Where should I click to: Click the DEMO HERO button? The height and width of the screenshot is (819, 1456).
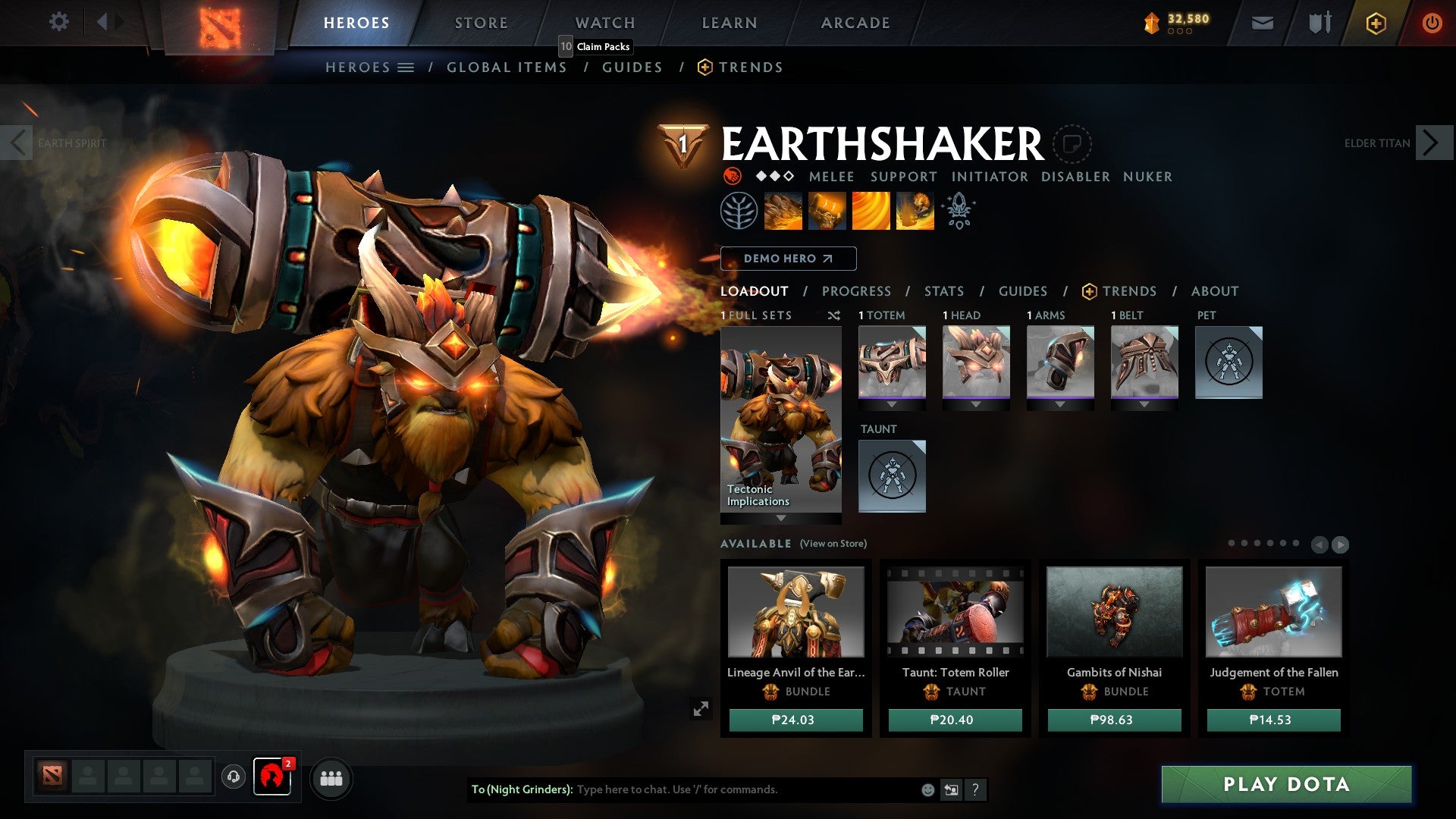(x=787, y=259)
